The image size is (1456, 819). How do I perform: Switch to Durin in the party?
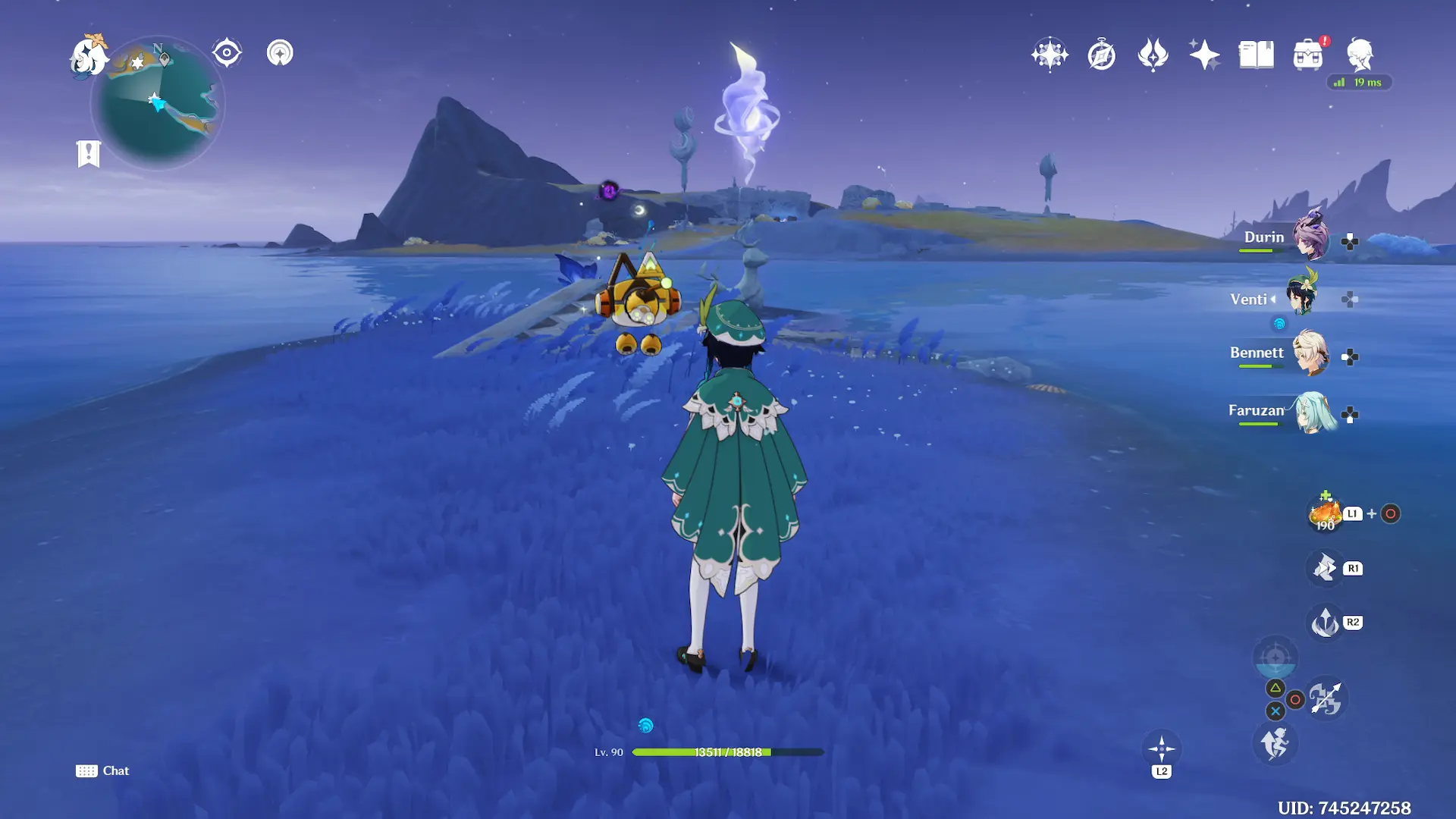1310,237
